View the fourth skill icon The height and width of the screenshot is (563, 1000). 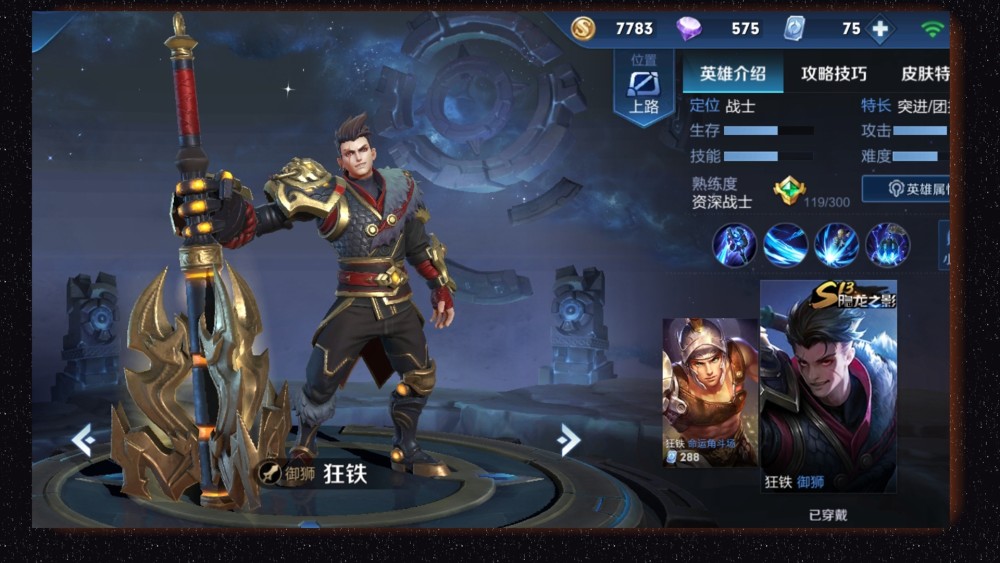coord(887,245)
